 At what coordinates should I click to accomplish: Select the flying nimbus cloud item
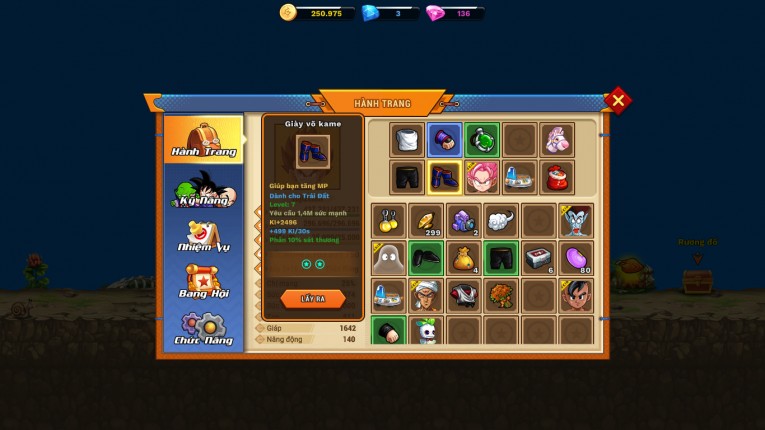[x=501, y=220]
